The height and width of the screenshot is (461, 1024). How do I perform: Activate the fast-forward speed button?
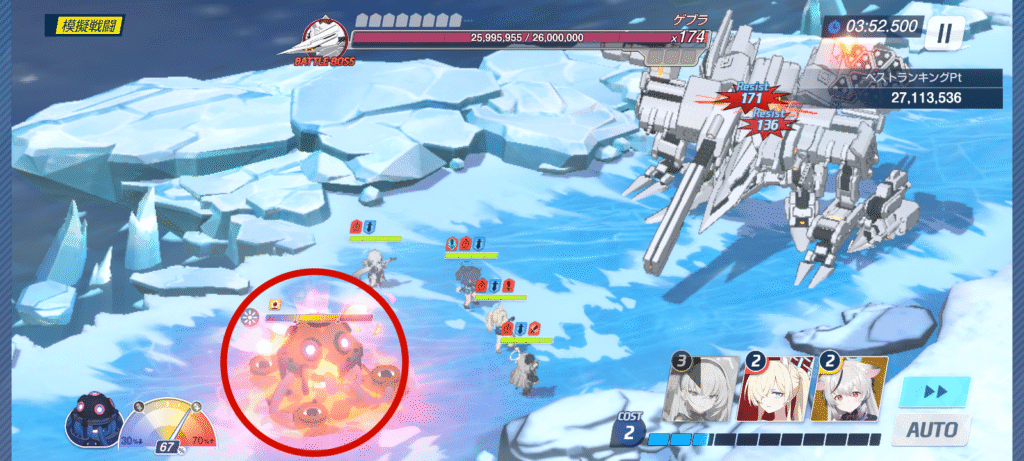934,391
